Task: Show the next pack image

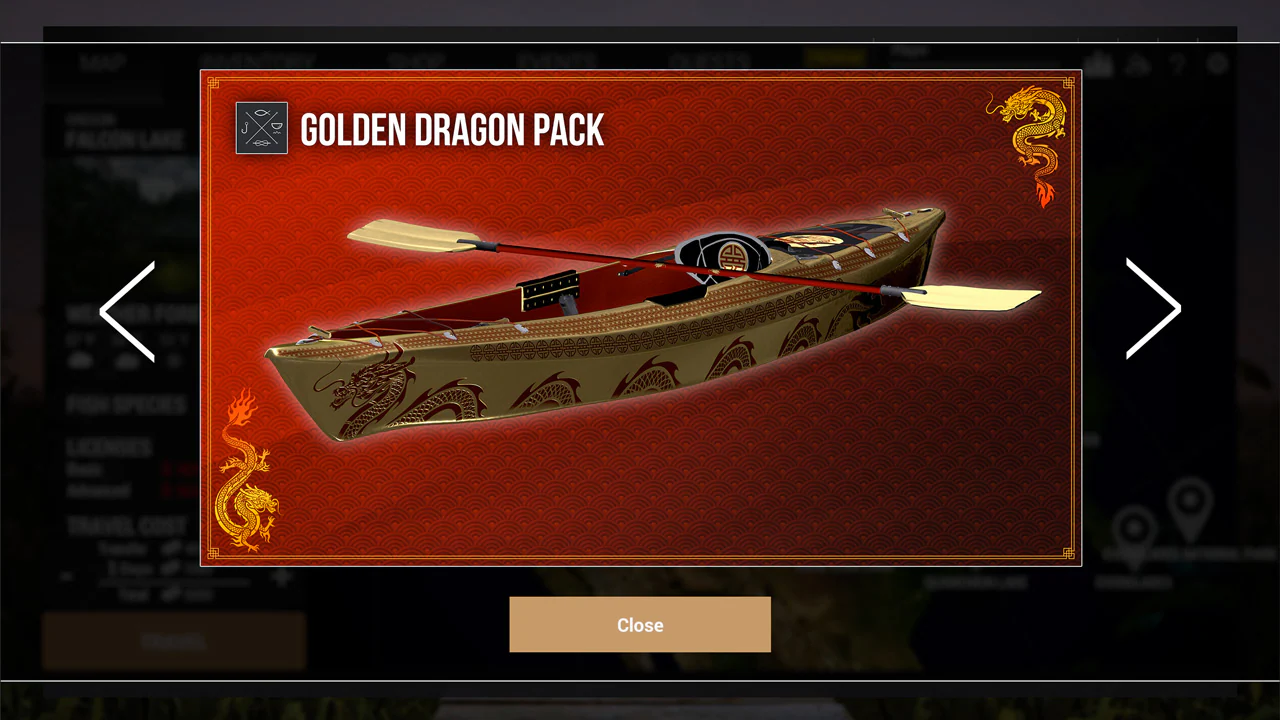Action: pyautogui.click(x=1153, y=309)
